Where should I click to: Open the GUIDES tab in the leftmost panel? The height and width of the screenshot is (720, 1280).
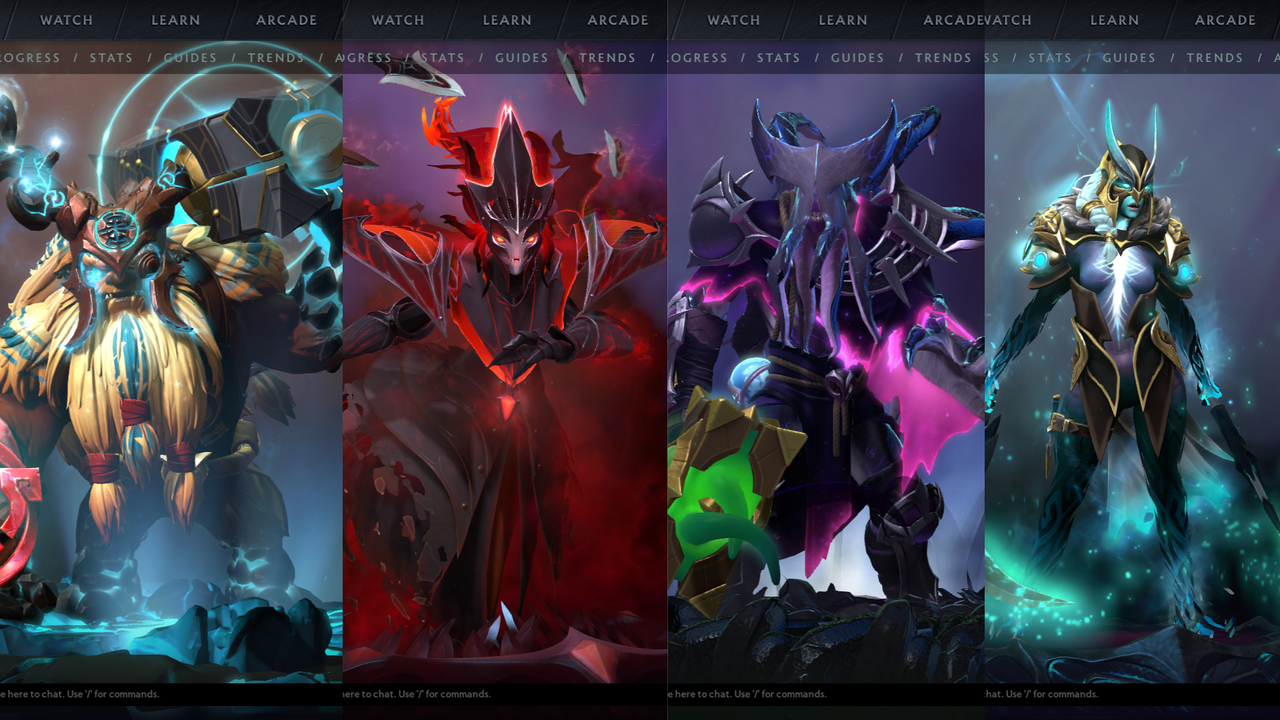click(x=190, y=58)
